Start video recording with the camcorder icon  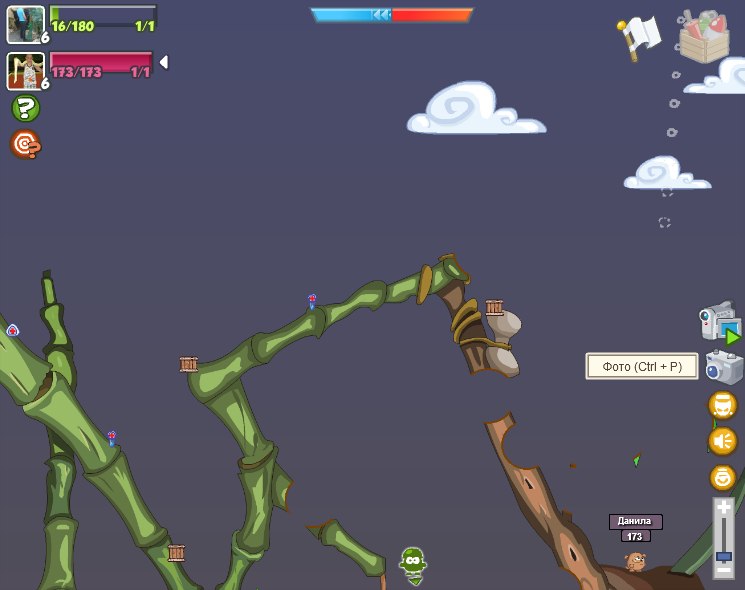[719, 324]
